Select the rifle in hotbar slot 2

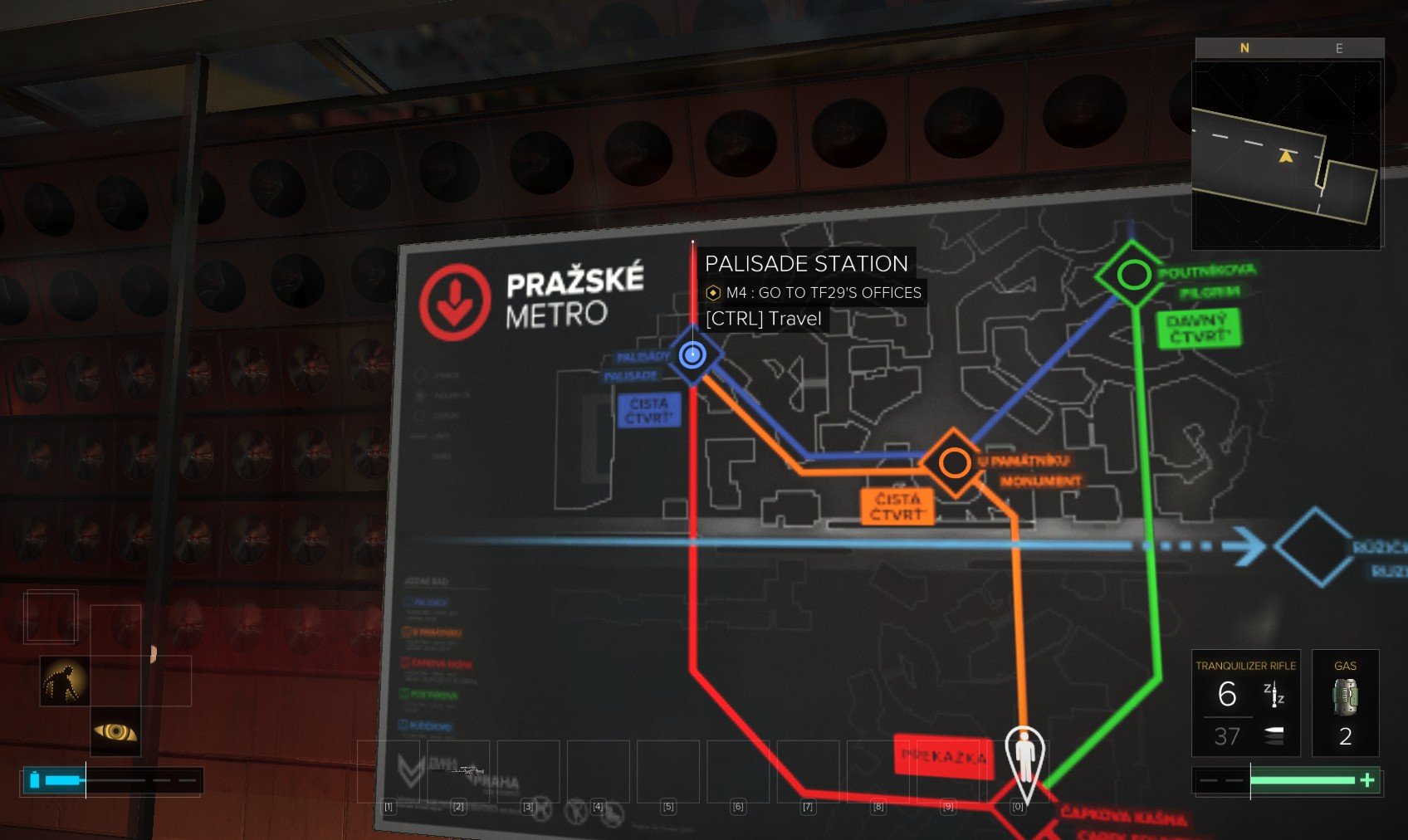click(x=458, y=772)
